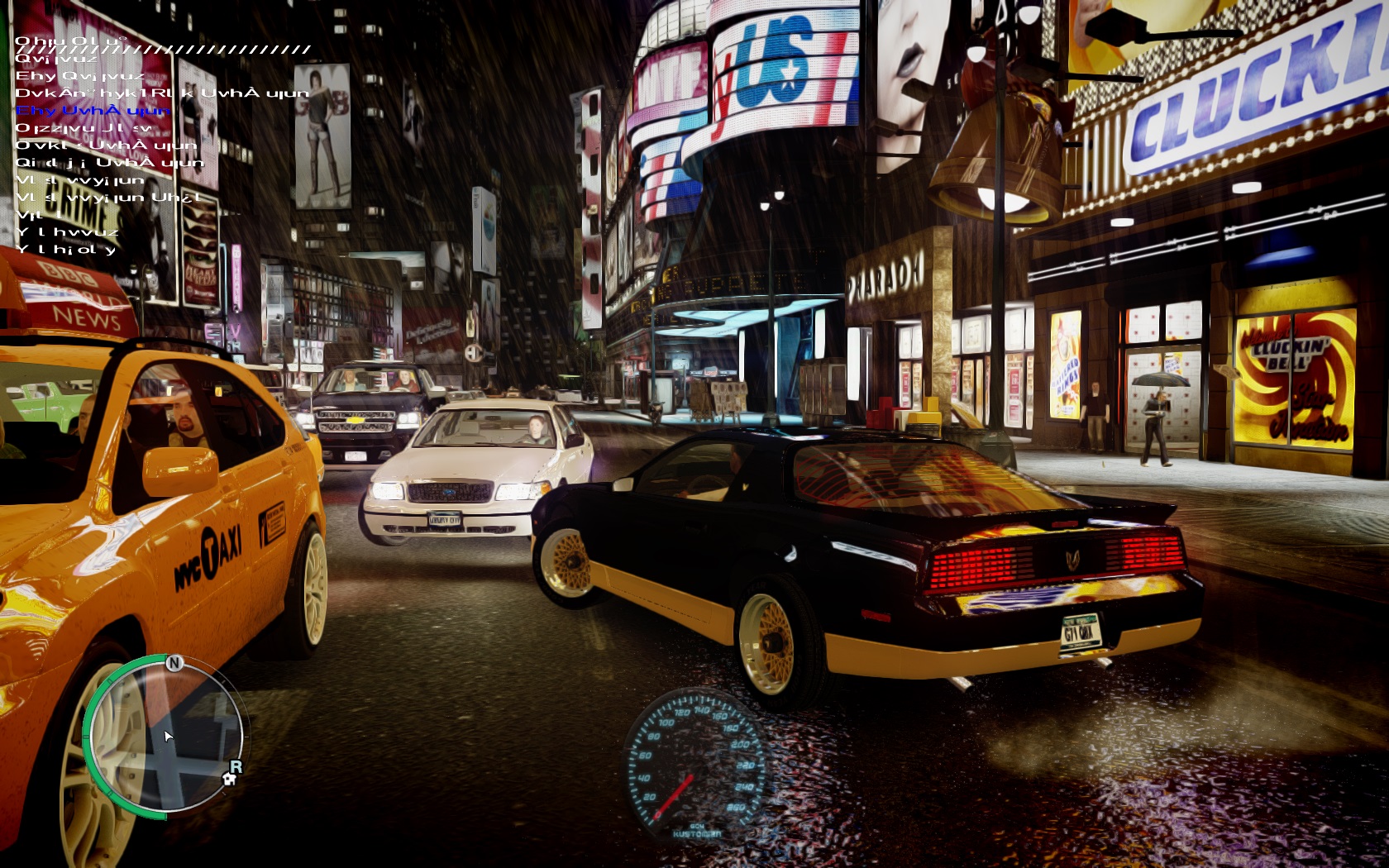
Task: Select the blue highlighted trainer menu entry
Action: click(93, 111)
